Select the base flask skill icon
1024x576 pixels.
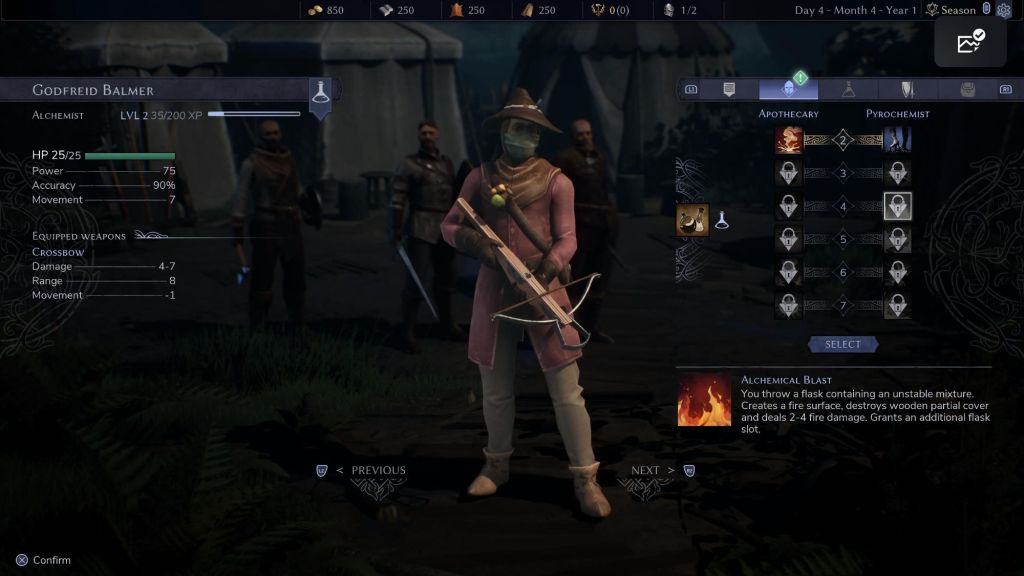pyautogui.click(x=692, y=220)
